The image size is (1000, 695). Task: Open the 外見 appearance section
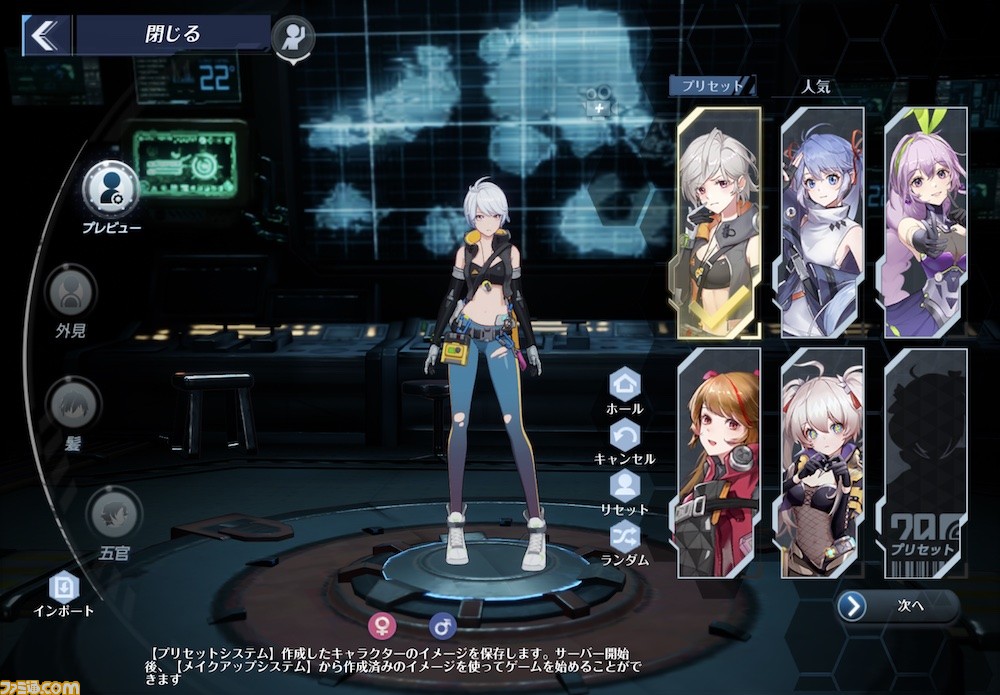[71, 290]
